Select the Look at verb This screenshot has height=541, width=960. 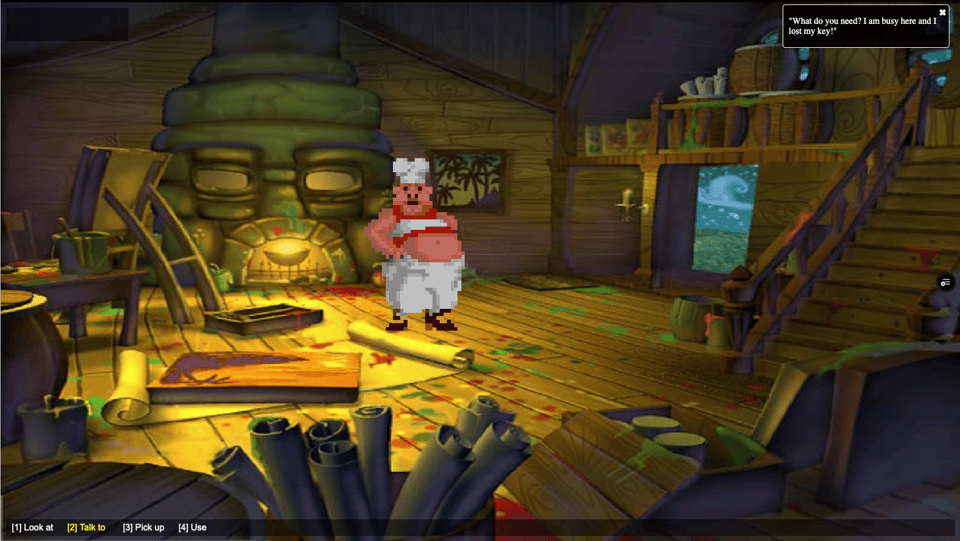[33, 527]
